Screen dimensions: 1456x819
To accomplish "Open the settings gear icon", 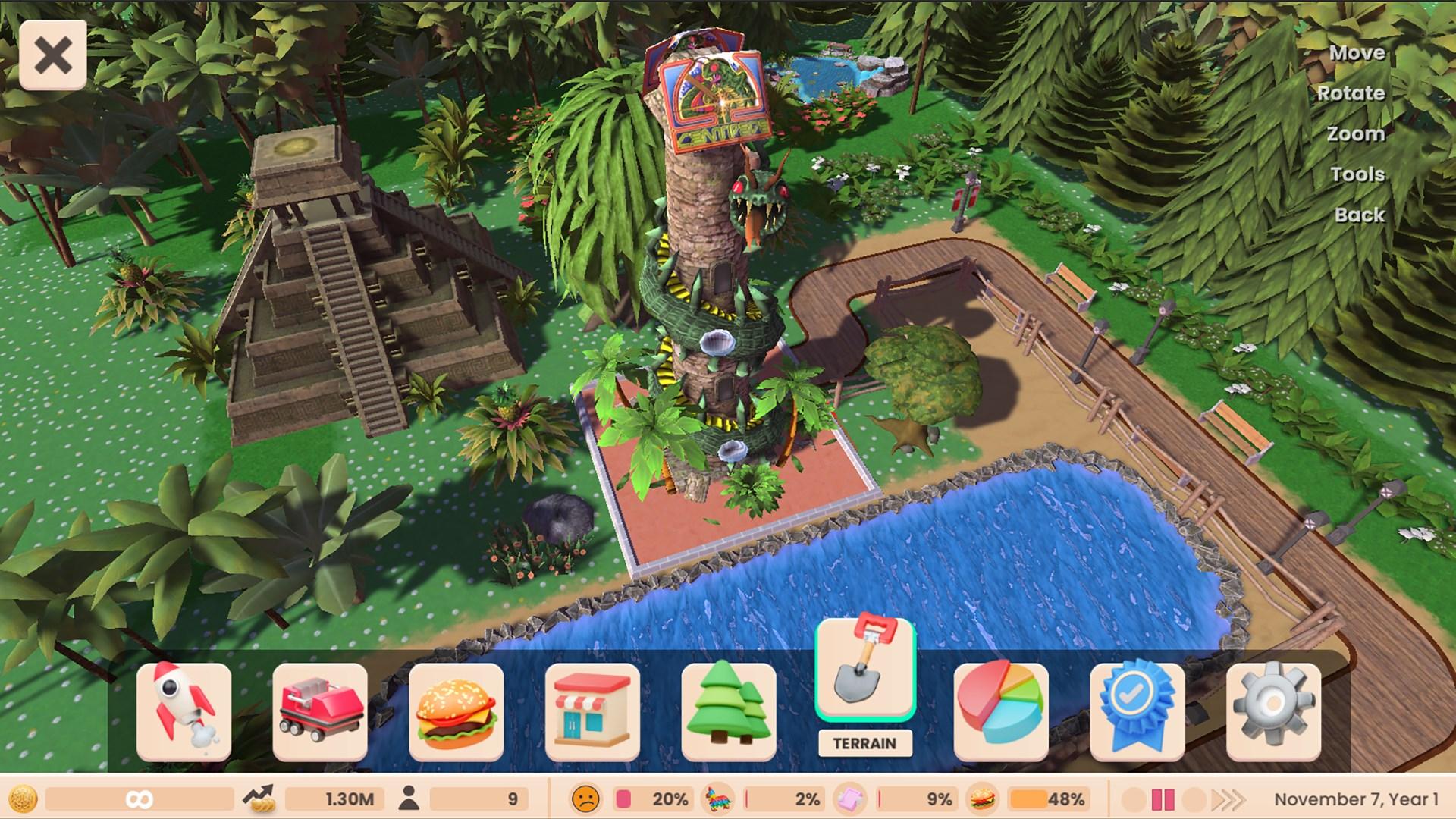I will click(x=1272, y=713).
